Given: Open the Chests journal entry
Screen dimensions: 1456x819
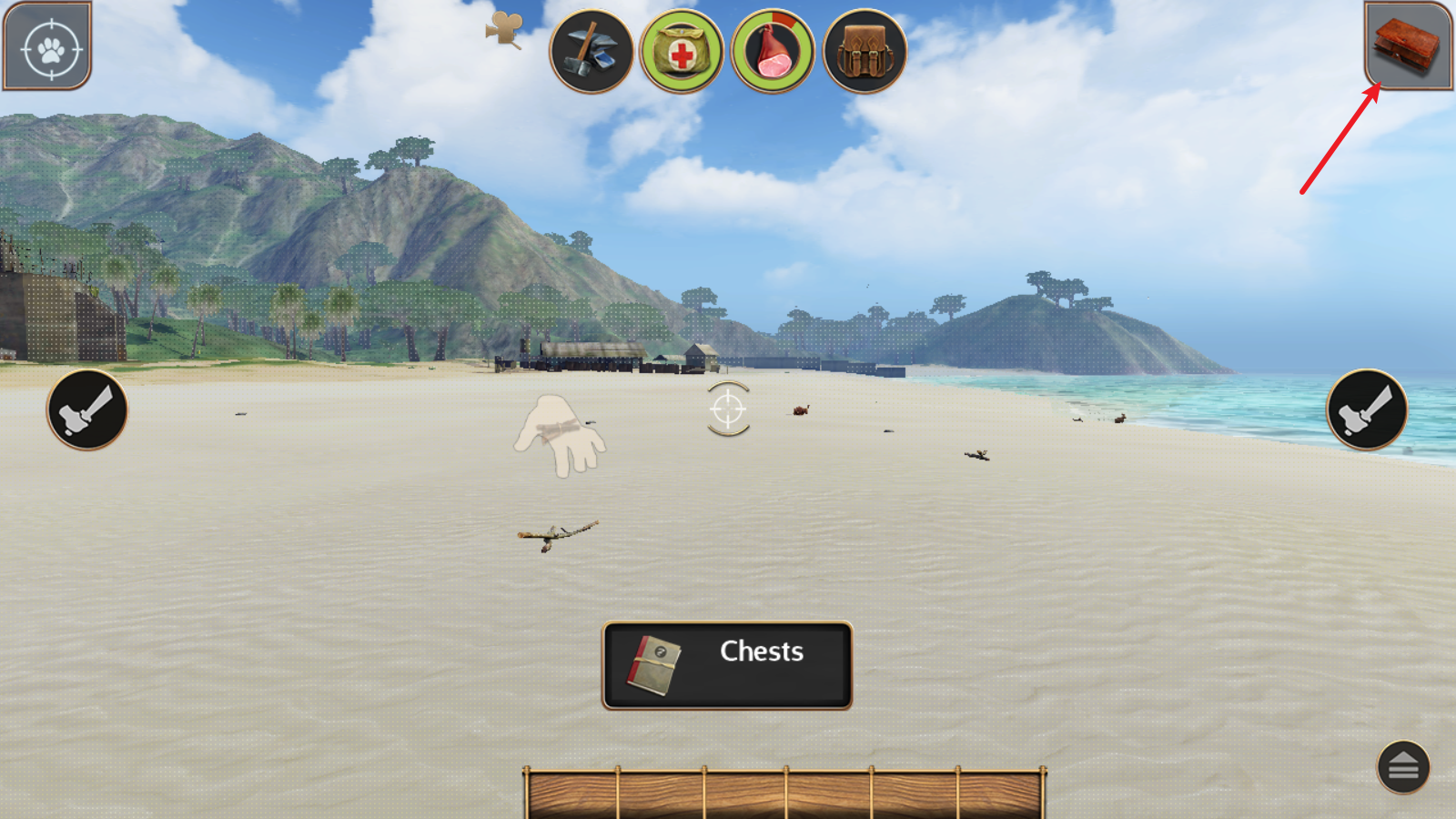Looking at the screenshot, I should [727, 665].
